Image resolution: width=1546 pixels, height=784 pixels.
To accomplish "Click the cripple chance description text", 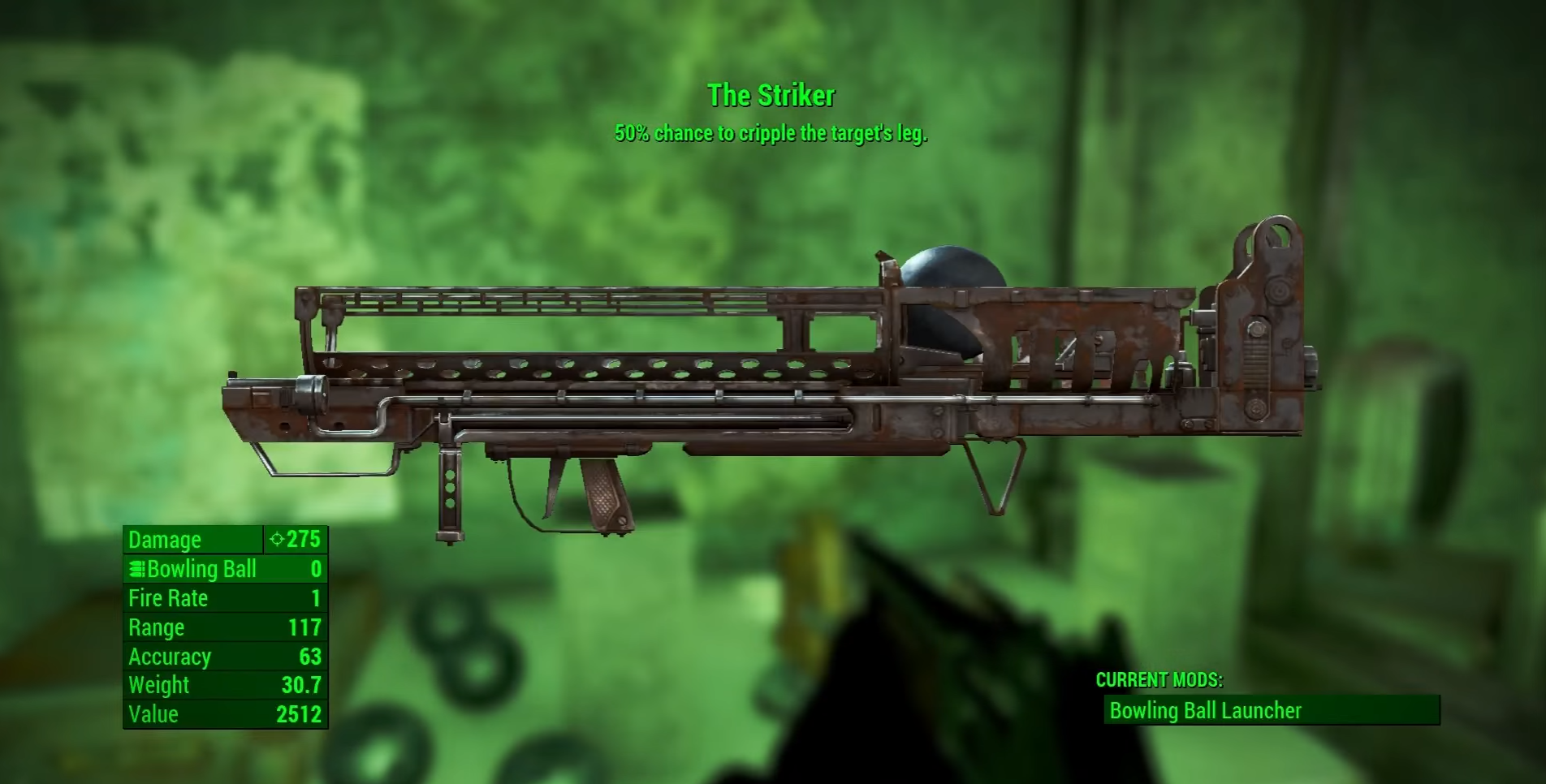I will click(772, 132).
